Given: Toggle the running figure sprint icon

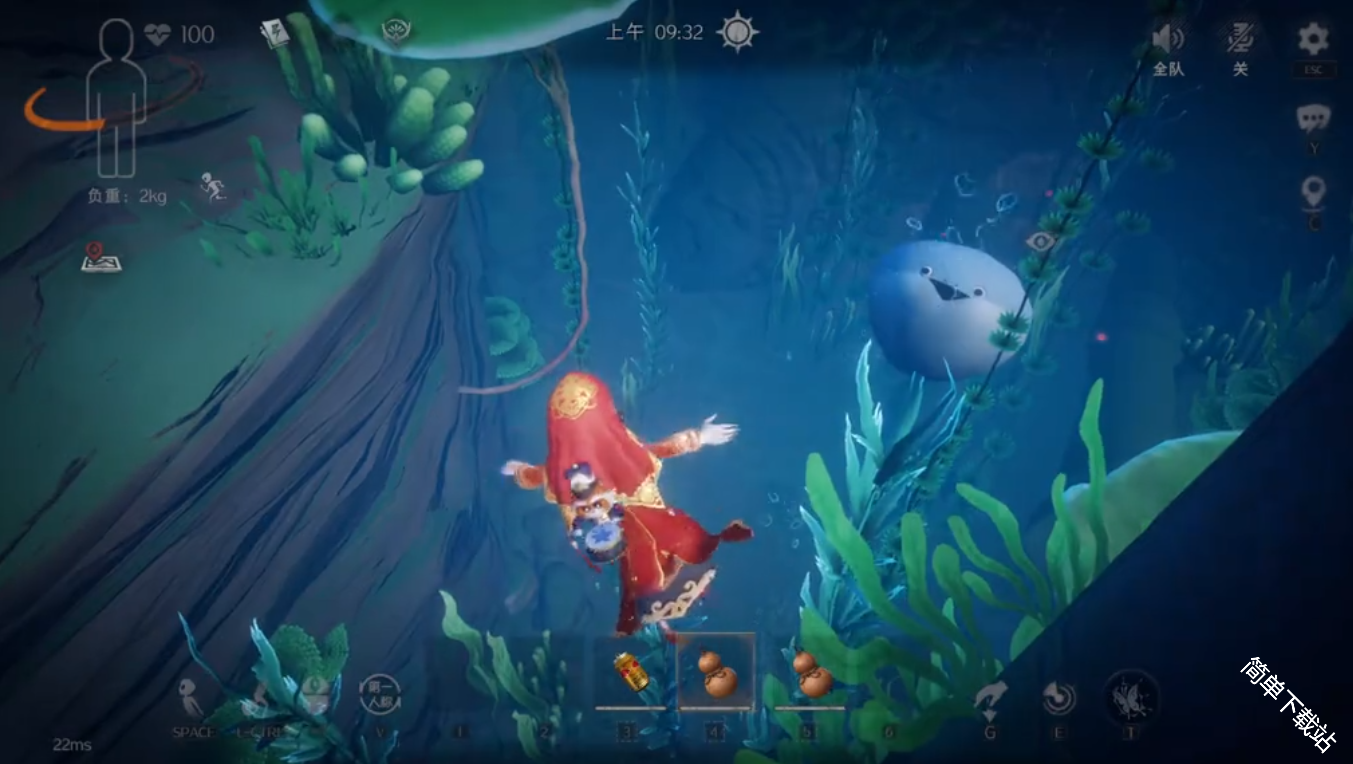Looking at the screenshot, I should (212, 186).
